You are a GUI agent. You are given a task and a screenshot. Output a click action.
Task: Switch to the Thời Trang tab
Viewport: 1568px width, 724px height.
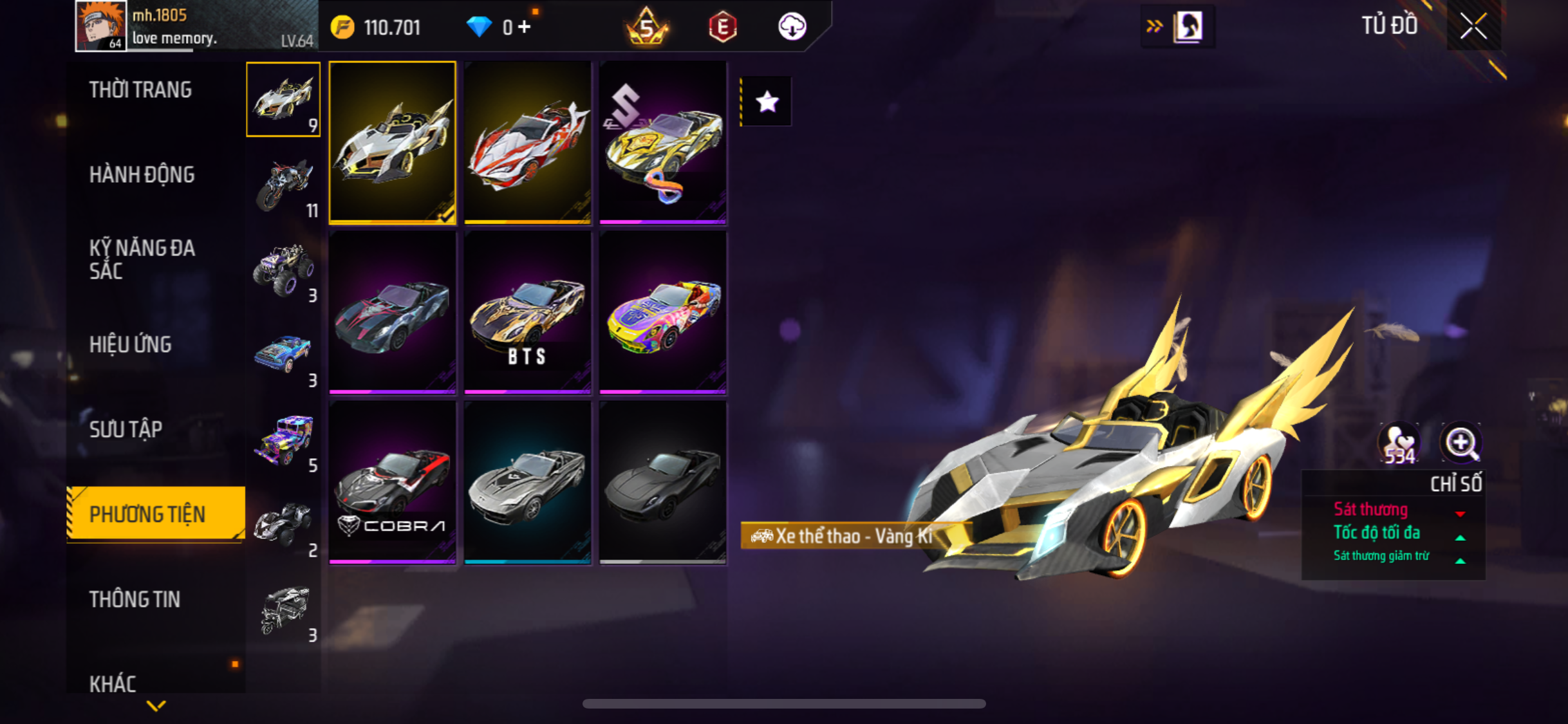coord(140,89)
